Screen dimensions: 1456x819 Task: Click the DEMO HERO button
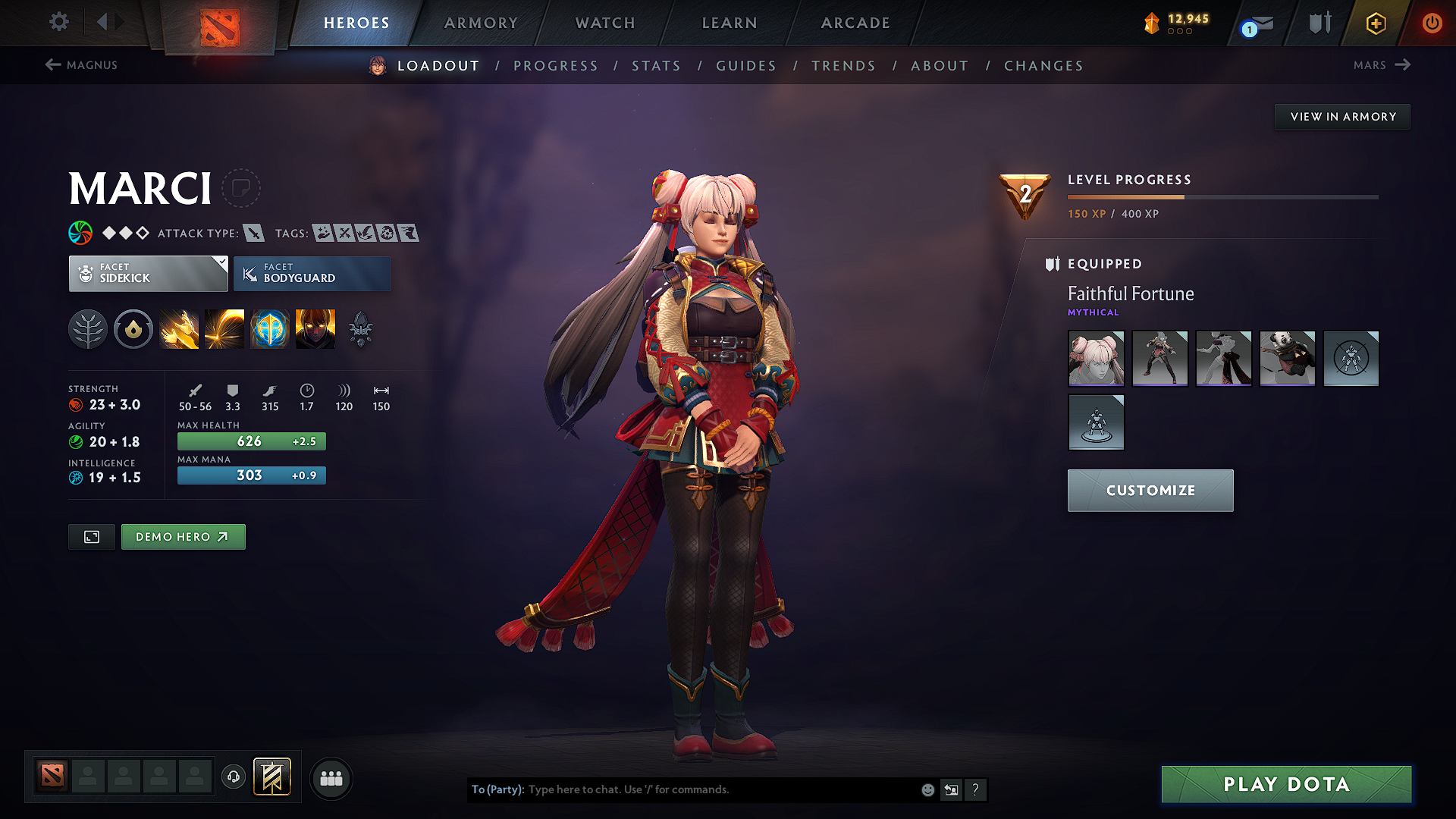(x=183, y=536)
